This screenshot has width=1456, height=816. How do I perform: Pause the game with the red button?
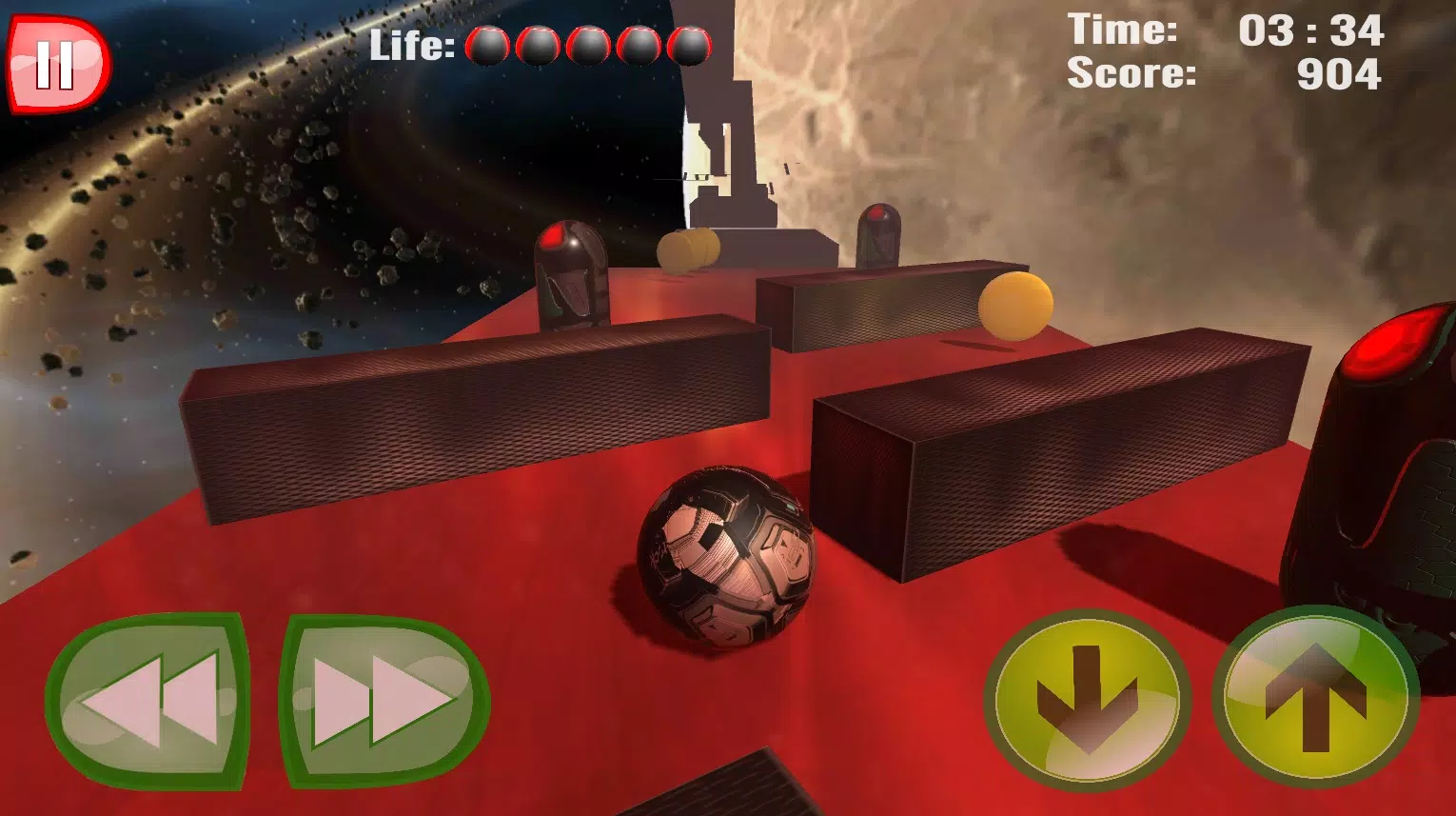pos(57,66)
